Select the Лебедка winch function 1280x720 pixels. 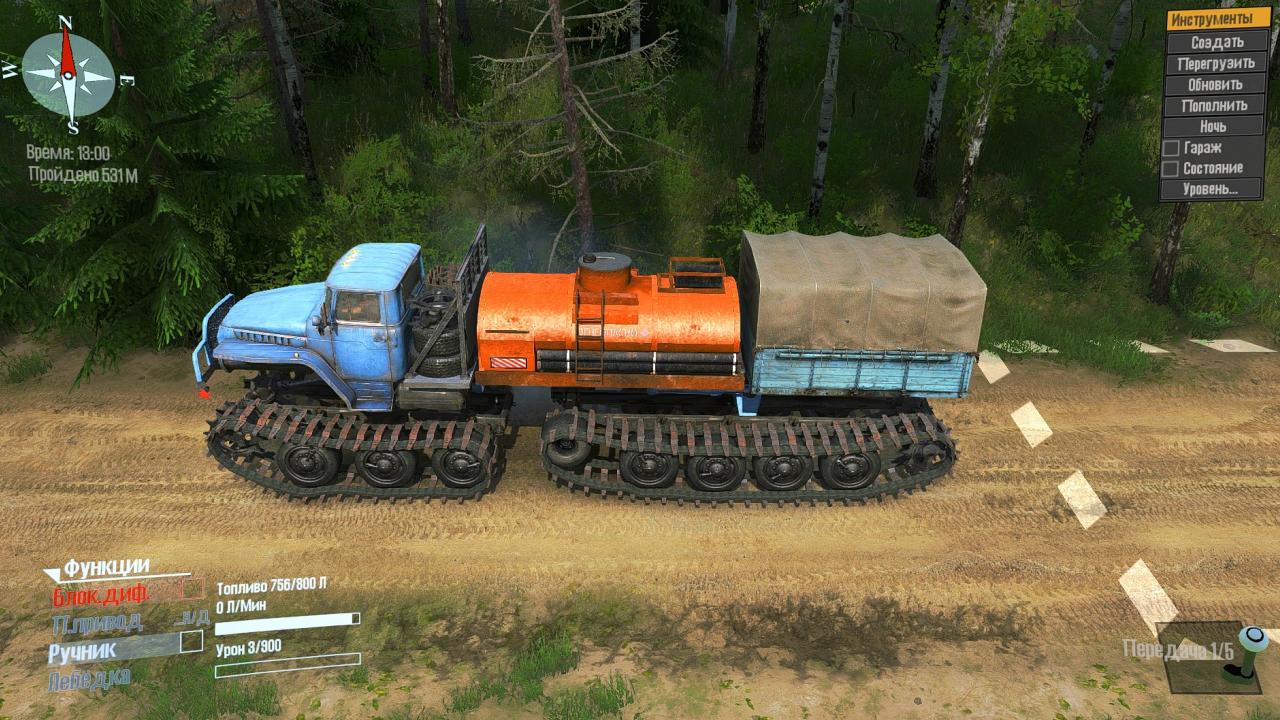pos(88,678)
